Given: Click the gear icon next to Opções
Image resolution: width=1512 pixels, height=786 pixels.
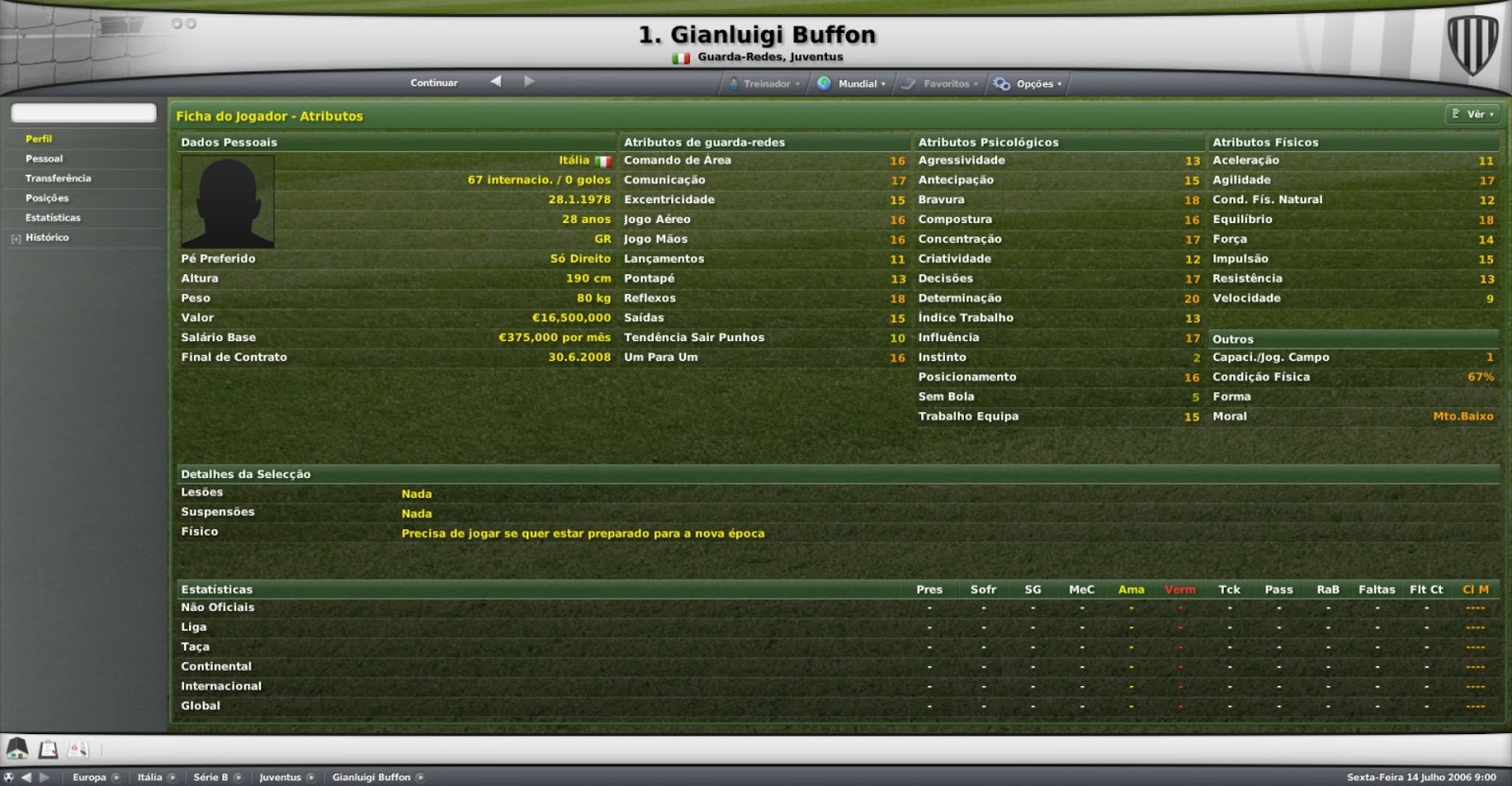Looking at the screenshot, I should [x=1000, y=83].
